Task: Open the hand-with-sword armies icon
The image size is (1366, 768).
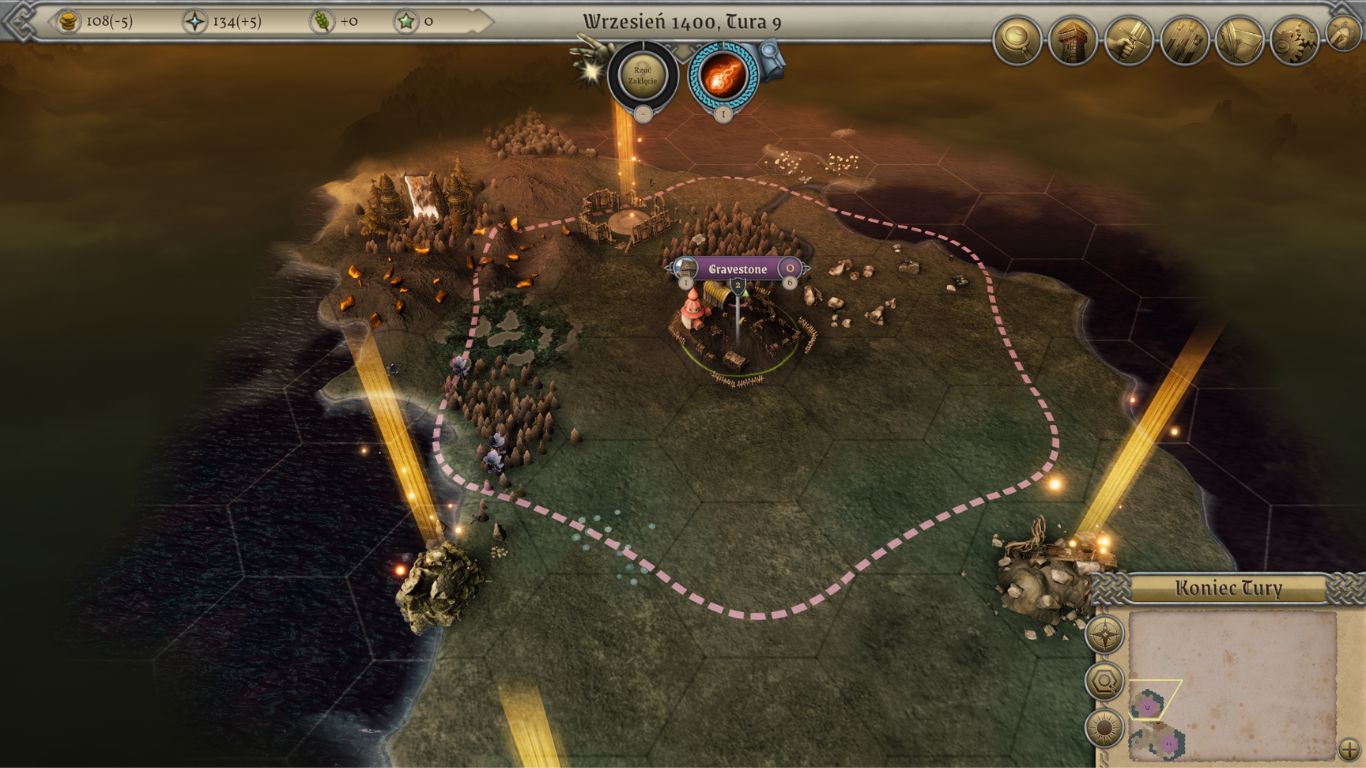Action: coord(1129,41)
